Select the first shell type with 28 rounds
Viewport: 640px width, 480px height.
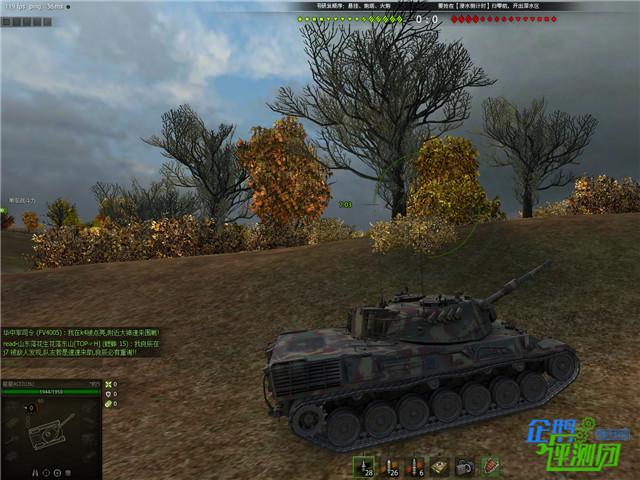click(x=363, y=466)
